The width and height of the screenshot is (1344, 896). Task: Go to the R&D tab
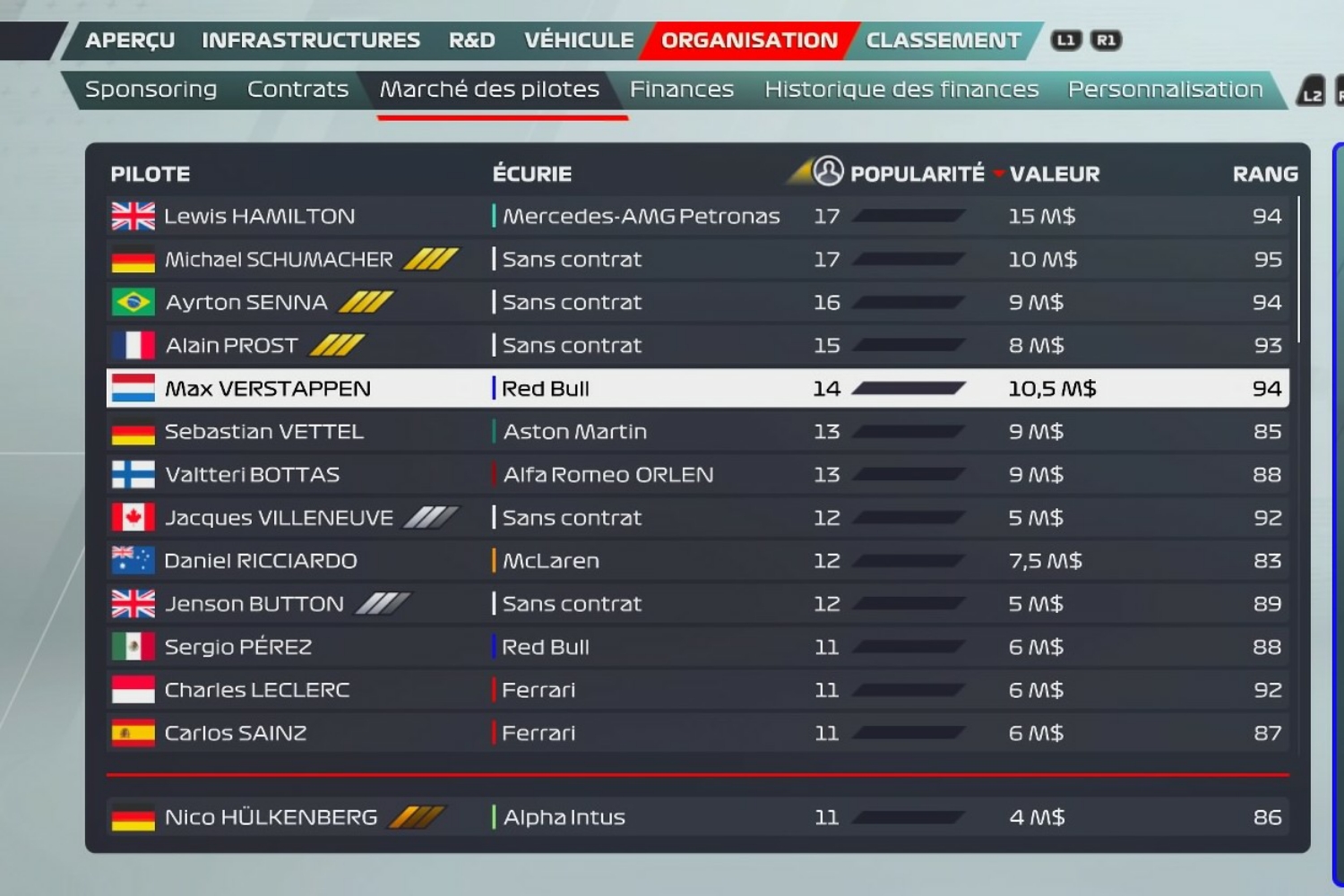coord(471,40)
